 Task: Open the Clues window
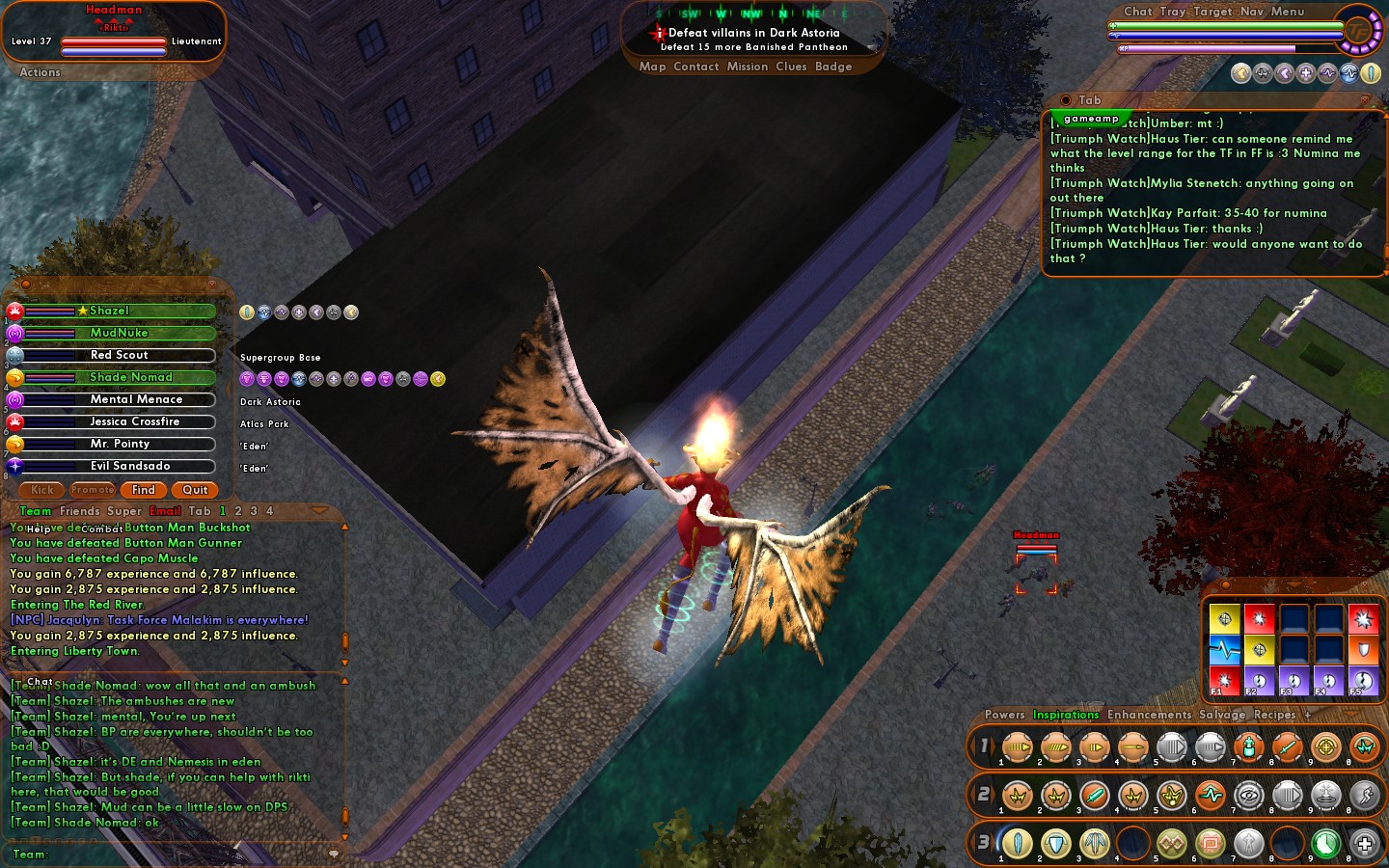click(791, 67)
